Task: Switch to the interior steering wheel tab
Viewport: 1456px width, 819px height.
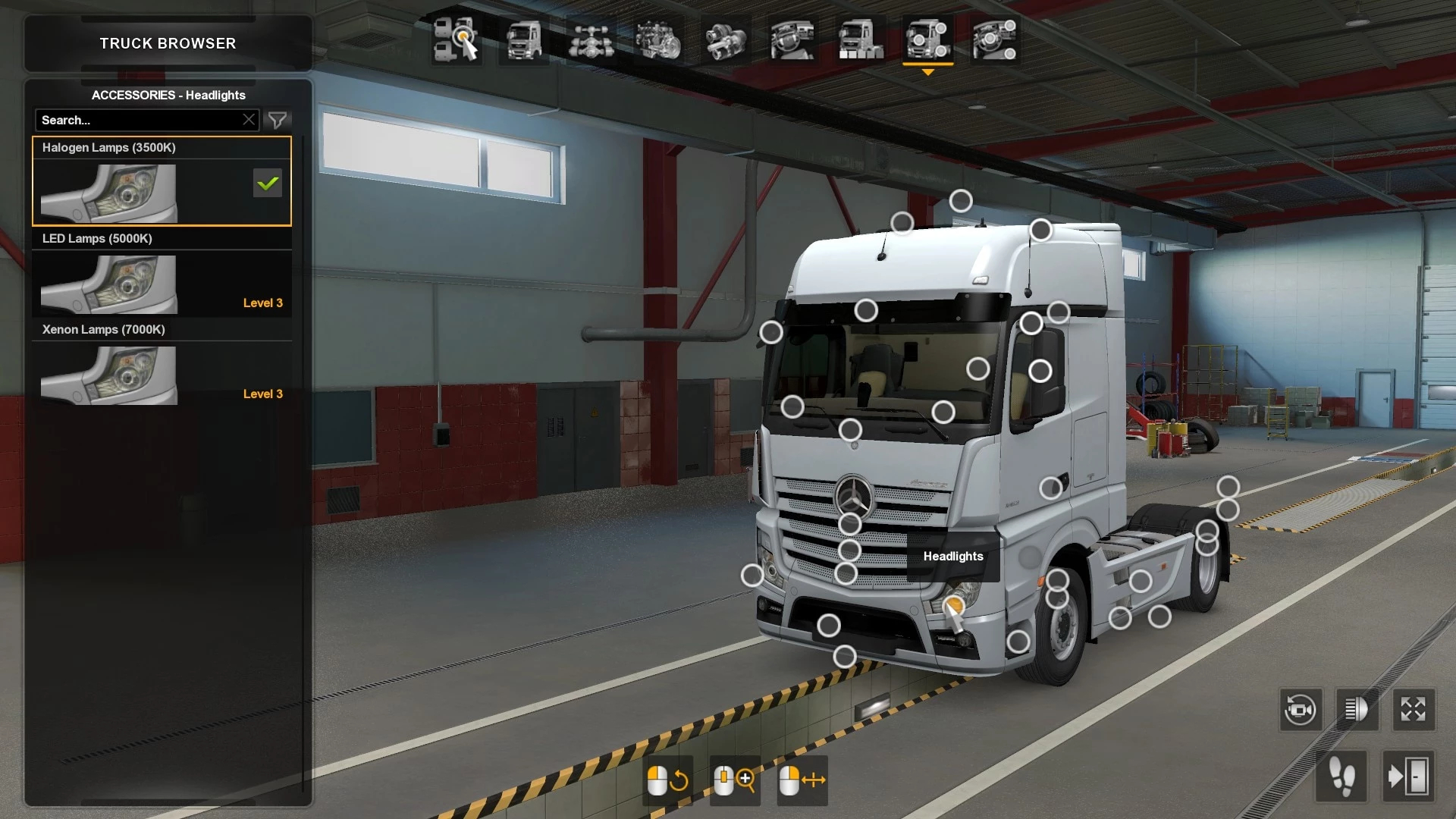Action: (792, 39)
